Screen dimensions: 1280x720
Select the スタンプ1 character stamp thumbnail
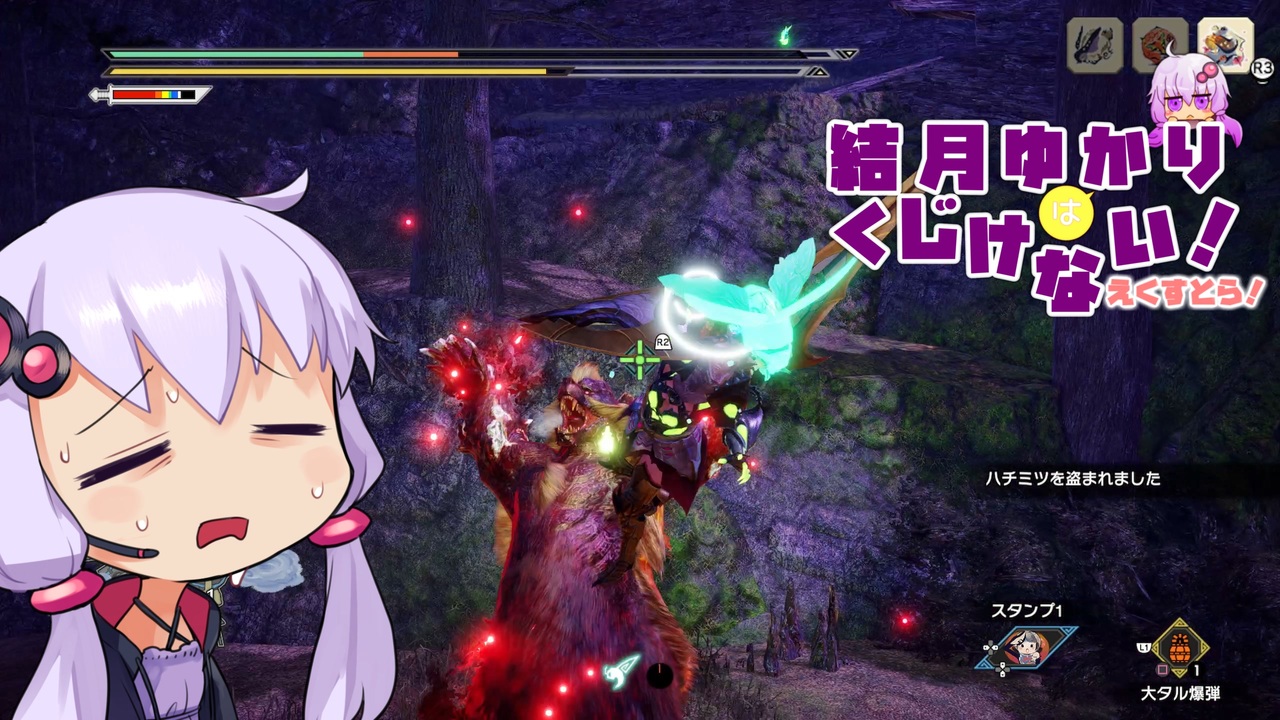1025,647
